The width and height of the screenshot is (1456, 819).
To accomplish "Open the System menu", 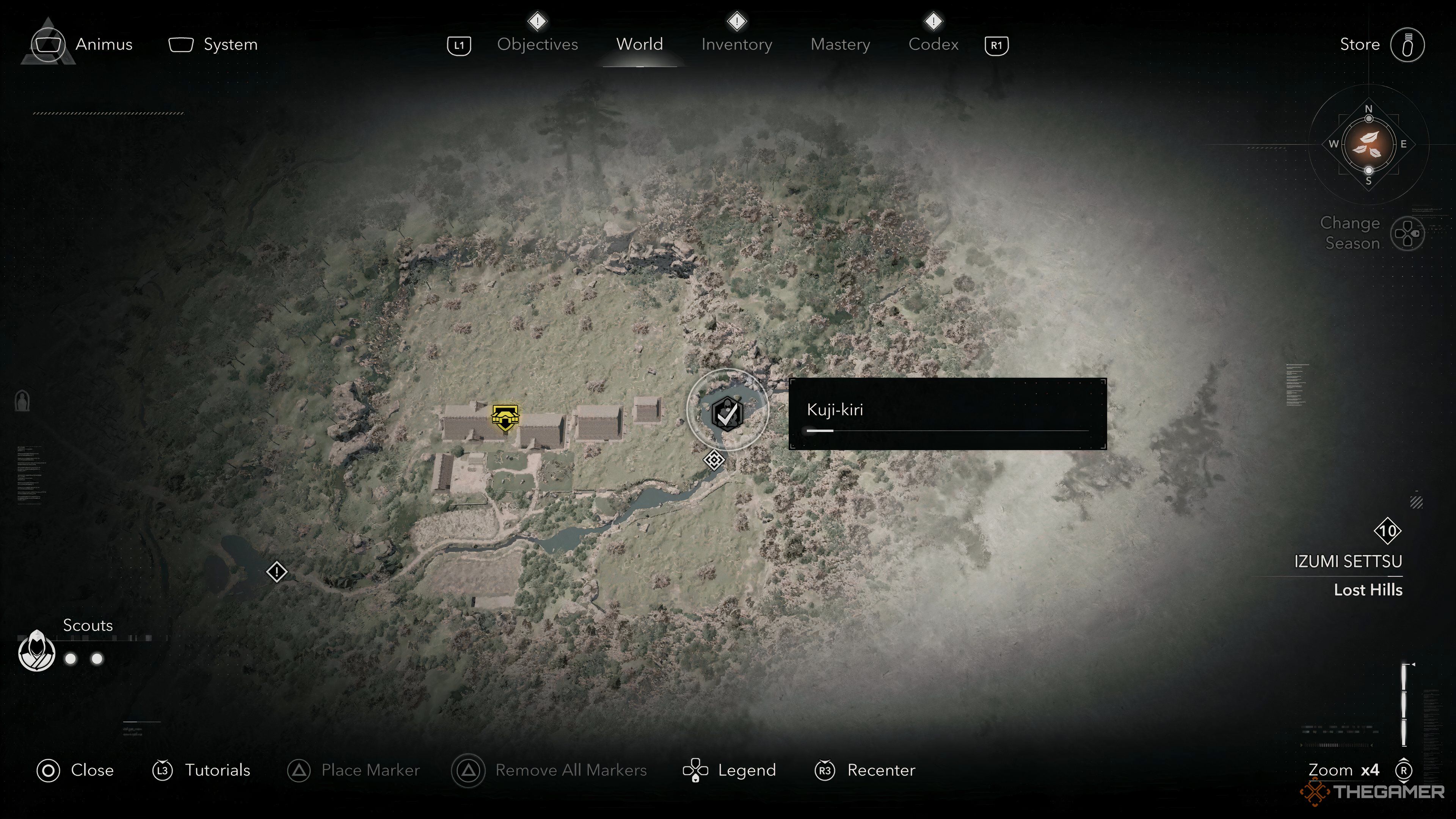I will click(213, 44).
